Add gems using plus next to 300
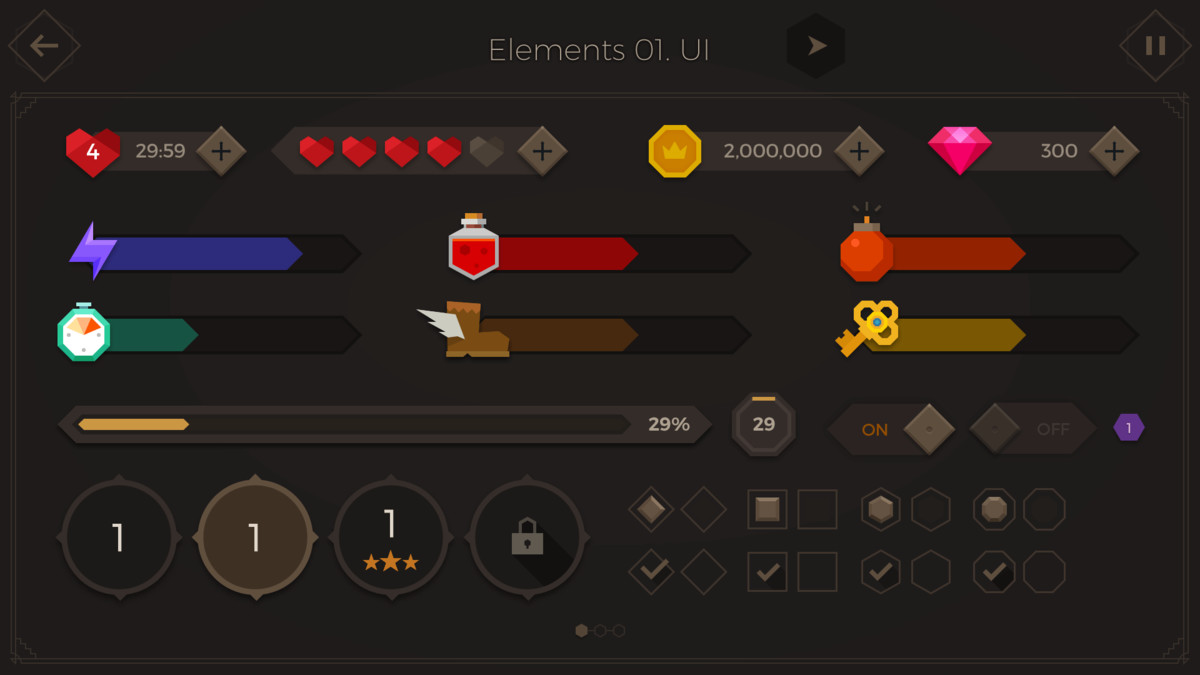Image resolution: width=1200 pixels, height=675 pixels. 1114,152
